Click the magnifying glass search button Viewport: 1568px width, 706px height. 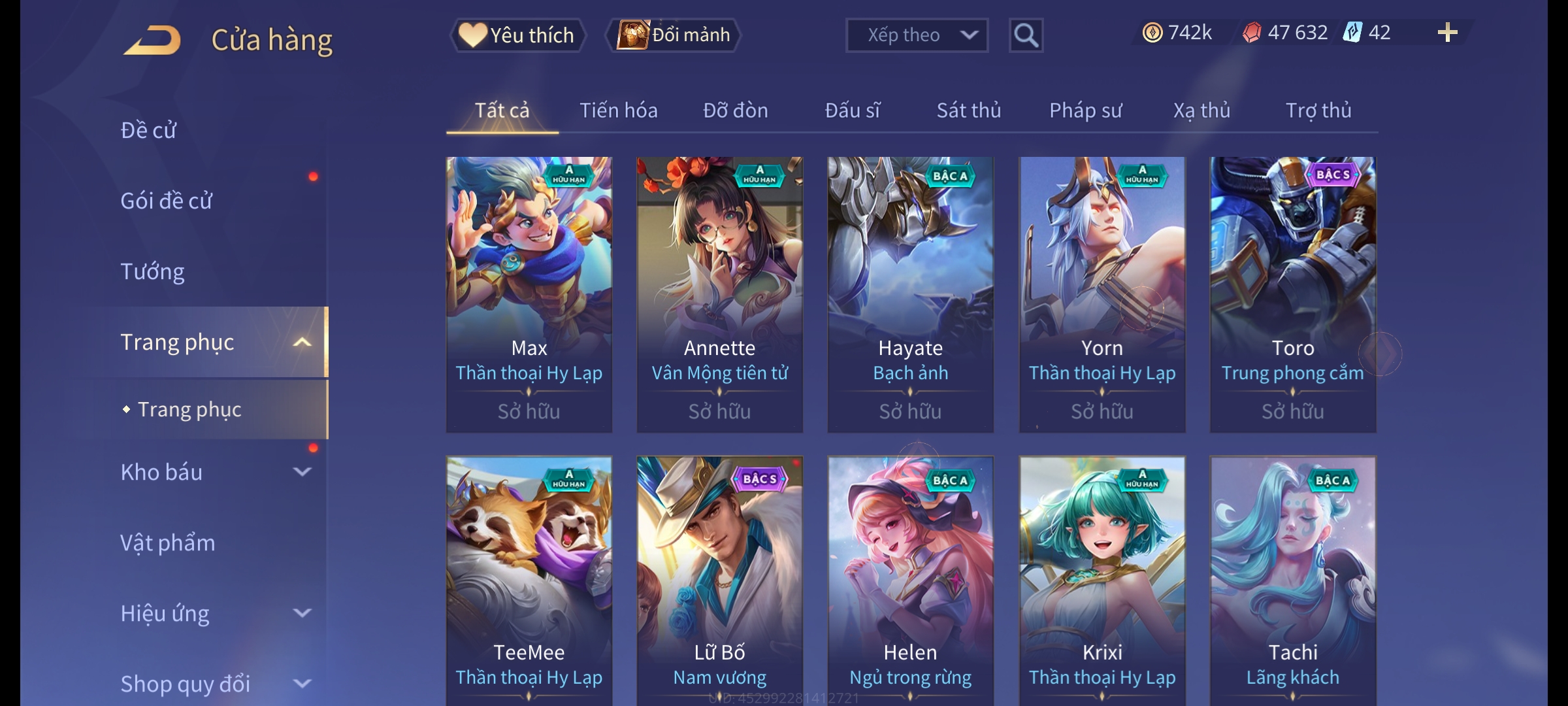coord(1026,35)
